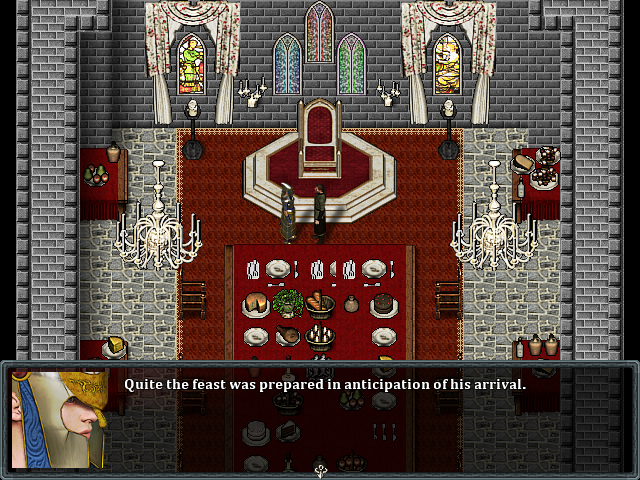Click the dialogue continue arrow indicator
Screen dimensions: 640x480
320,470
